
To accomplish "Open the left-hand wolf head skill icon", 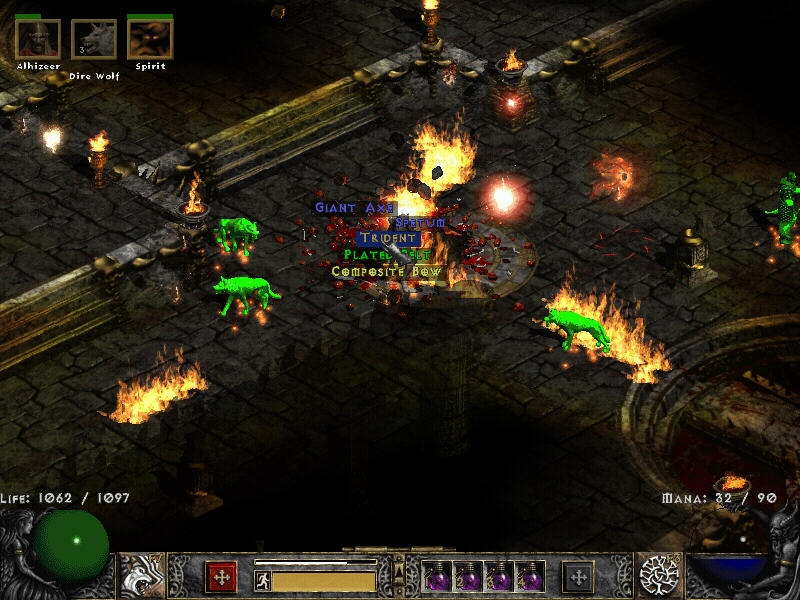I will pyautogui.click(x=141, y=576).
